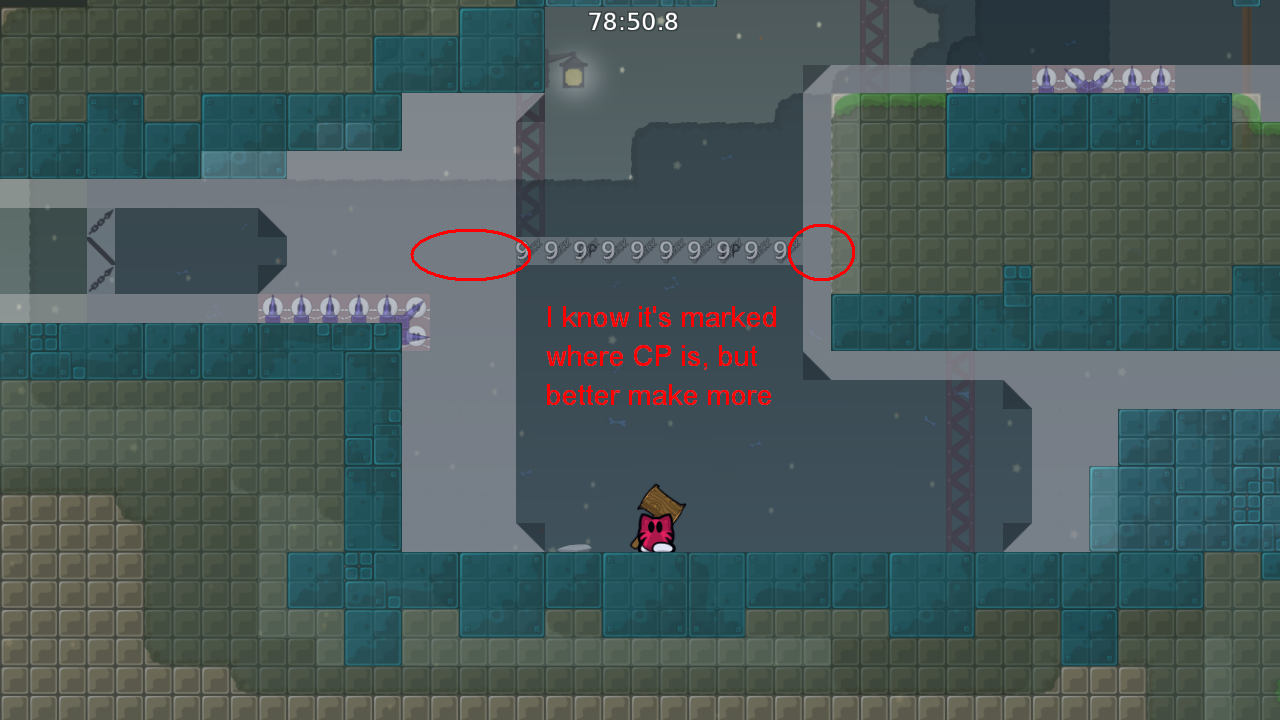Click the small rock beside the player
The width and height of the screenshot is (1280, 720).
575,545
